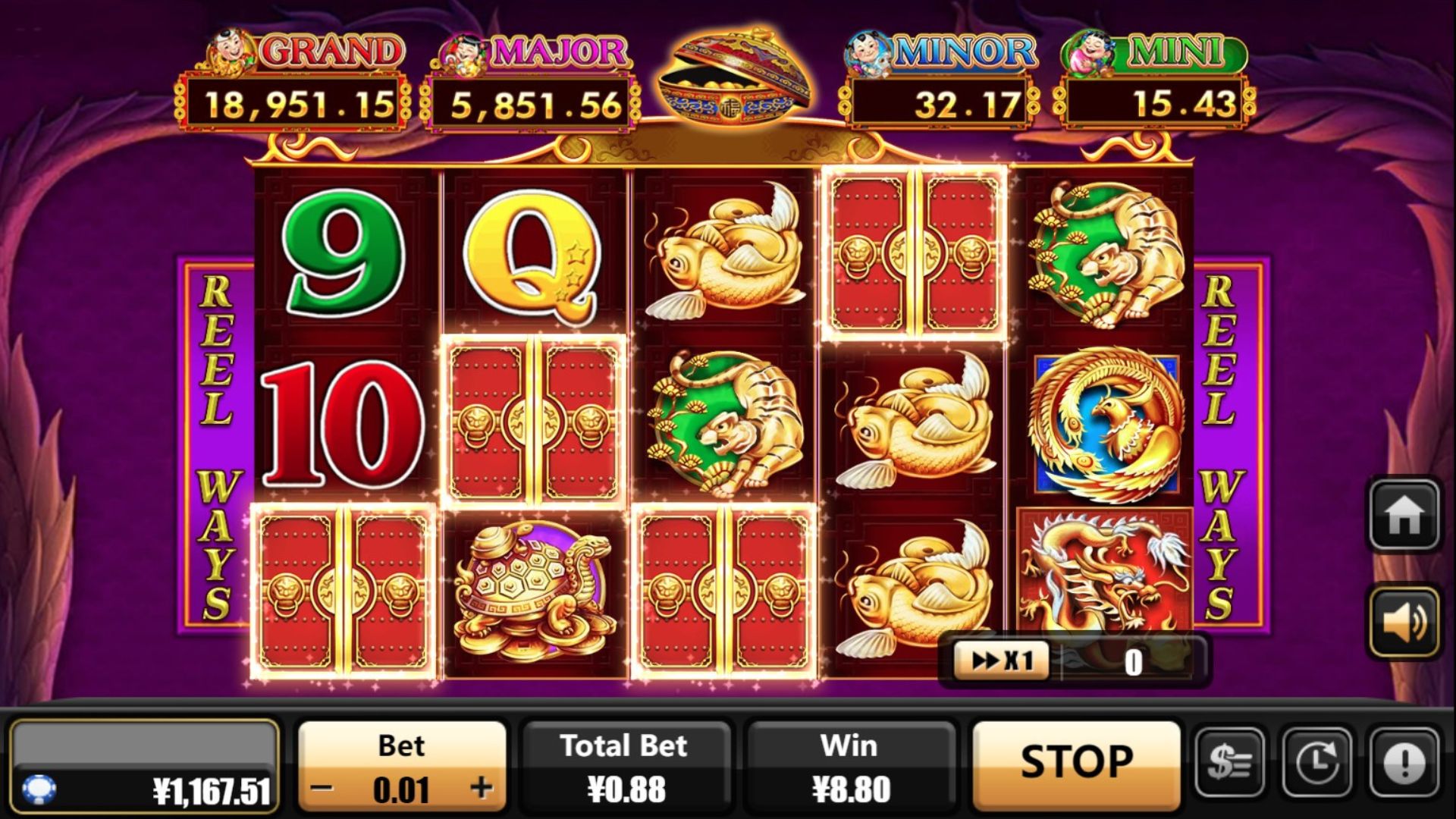Open the history clock button

pos(1317,762)
